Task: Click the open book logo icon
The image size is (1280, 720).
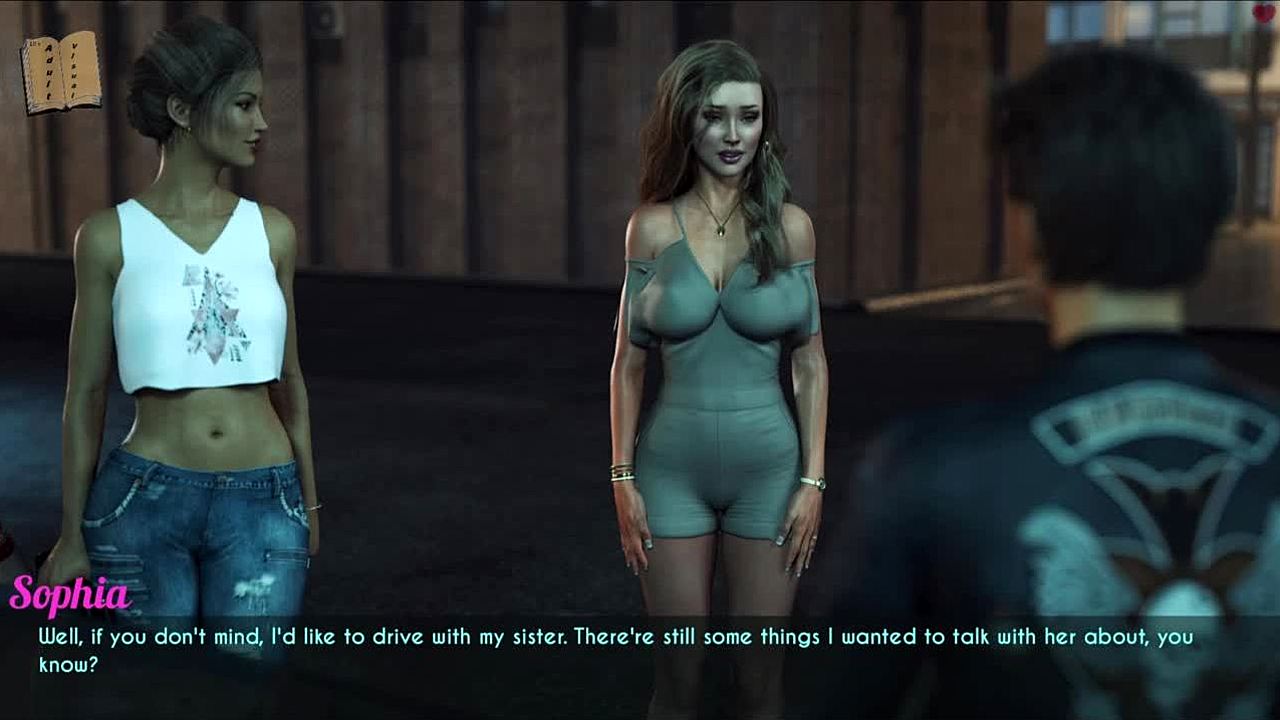Action: pyautogui.click(x=61, y=72)
